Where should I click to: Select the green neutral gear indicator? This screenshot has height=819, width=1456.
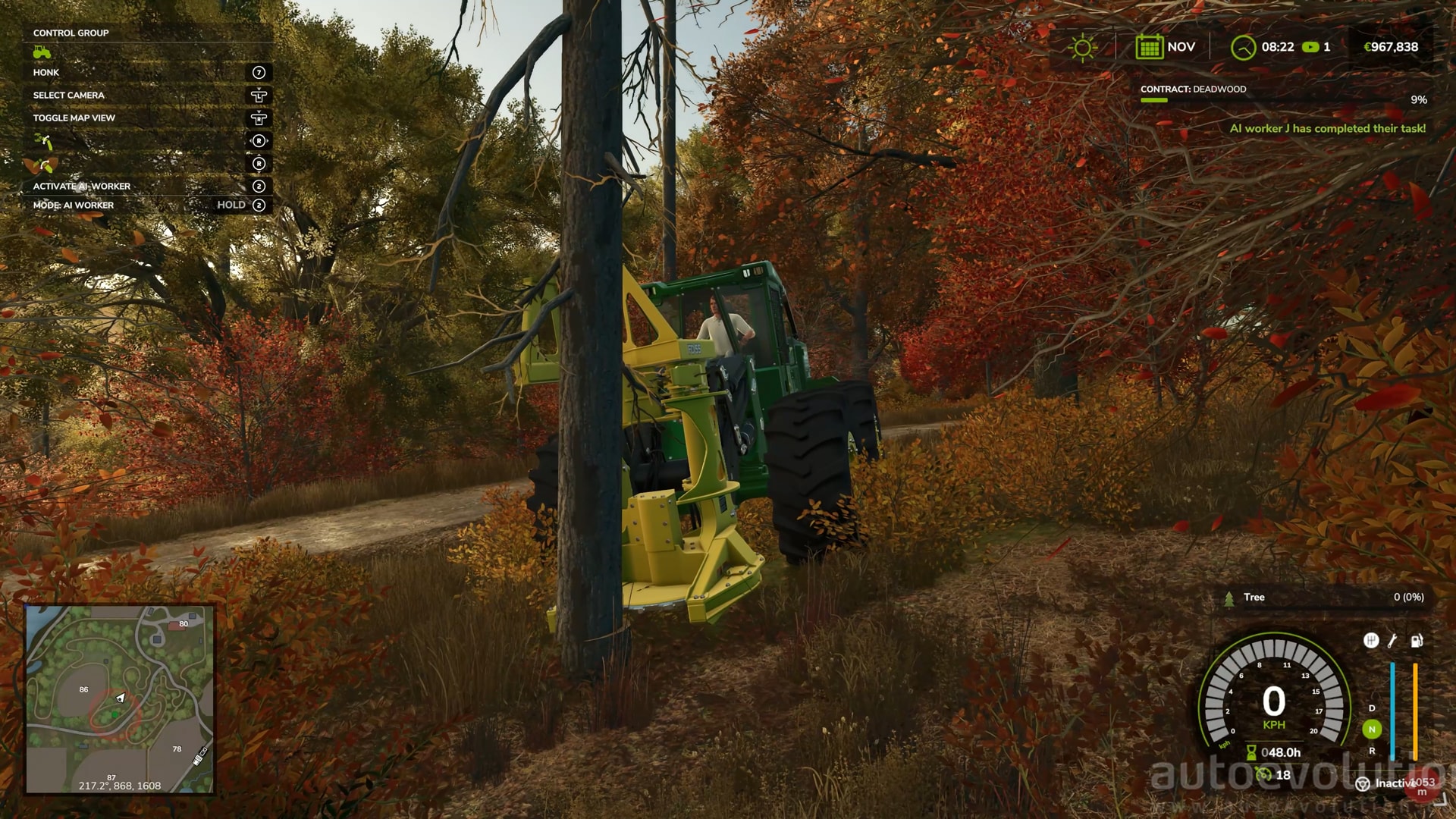click(x=1371, y=730)
